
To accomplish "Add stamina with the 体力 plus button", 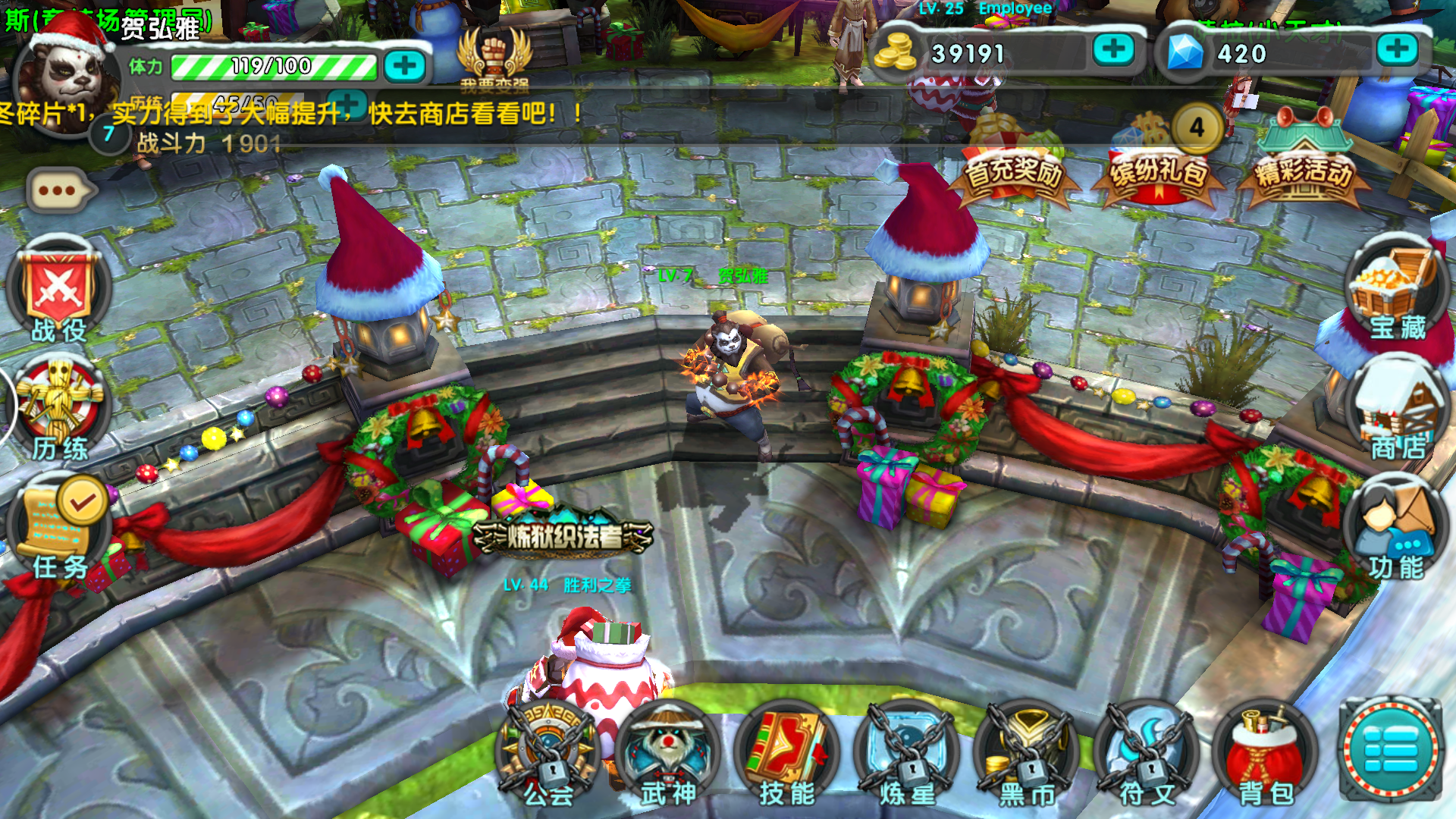I will pyautogui.click(x=404, y=66).
